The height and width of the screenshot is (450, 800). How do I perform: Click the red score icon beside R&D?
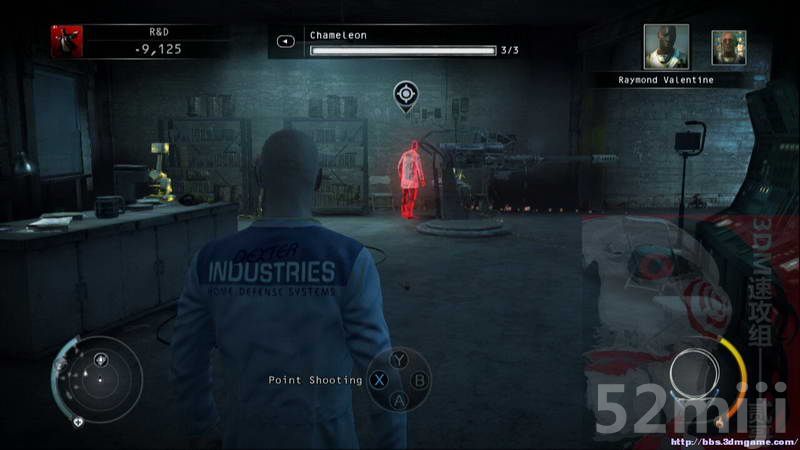67,41
